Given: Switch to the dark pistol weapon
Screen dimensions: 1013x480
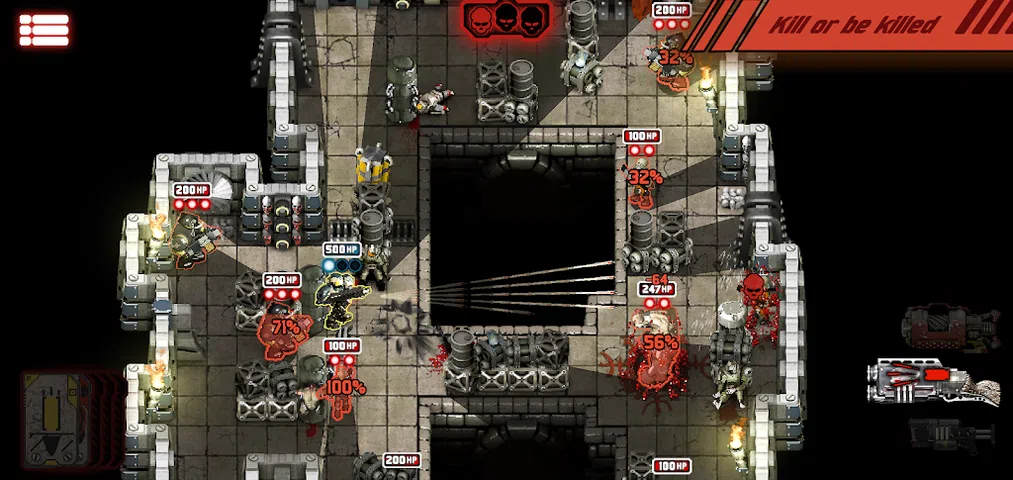Looking at the screenshot, I should (950, 433).
